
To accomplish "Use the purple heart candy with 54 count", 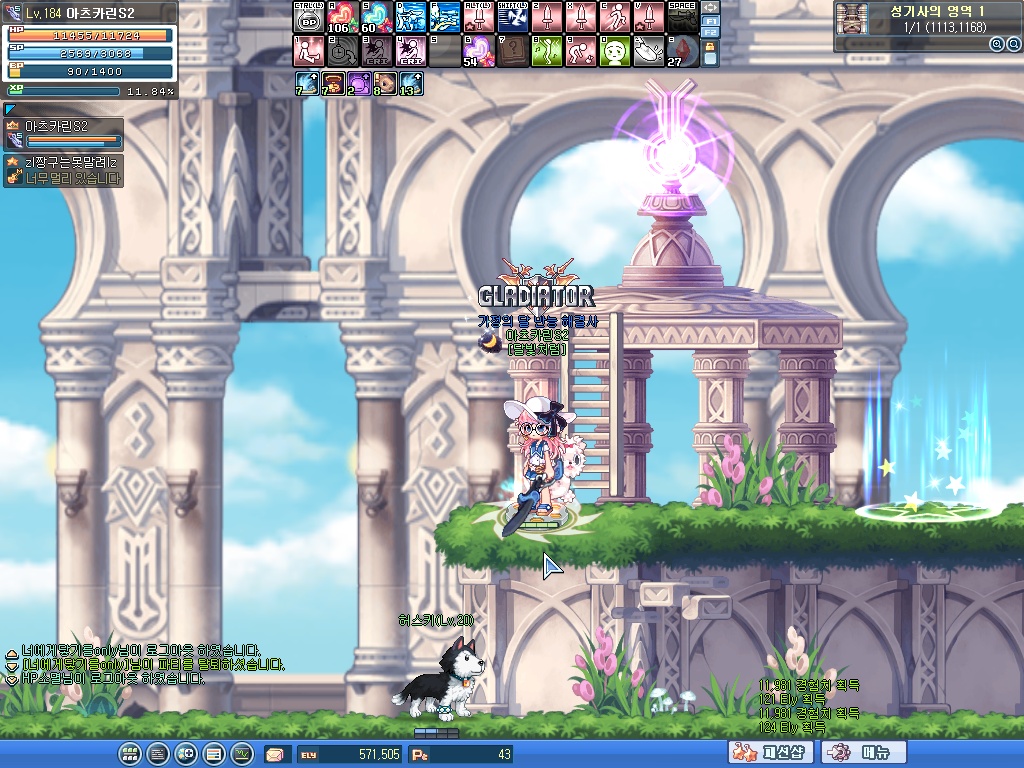I will (x=478, y=51).
